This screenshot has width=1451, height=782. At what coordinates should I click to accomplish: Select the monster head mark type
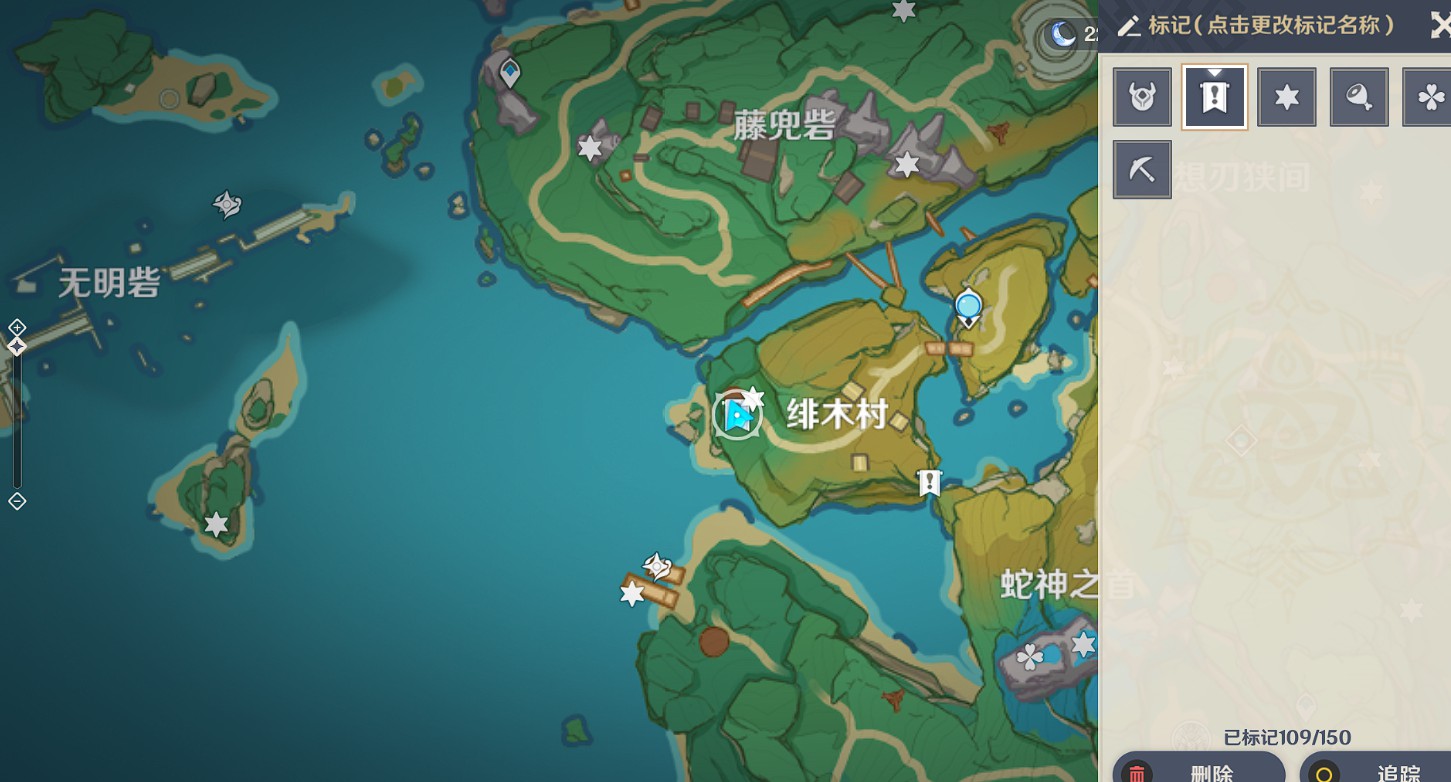[x=1141, y=96]
